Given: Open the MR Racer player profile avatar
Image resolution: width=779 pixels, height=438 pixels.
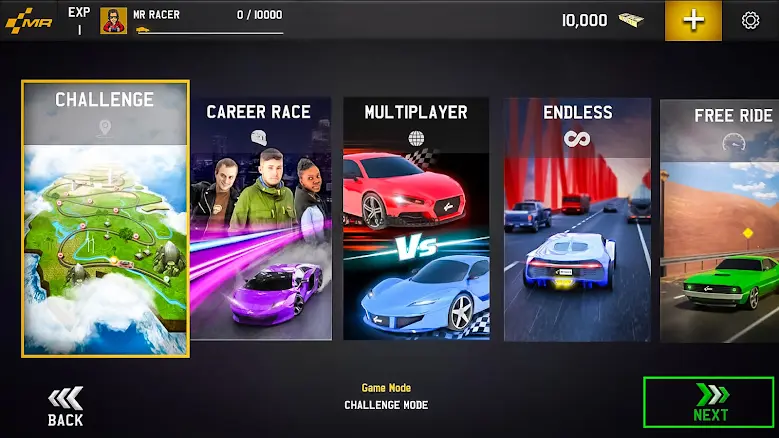Looking at the screenshot, I should point(114,21).
